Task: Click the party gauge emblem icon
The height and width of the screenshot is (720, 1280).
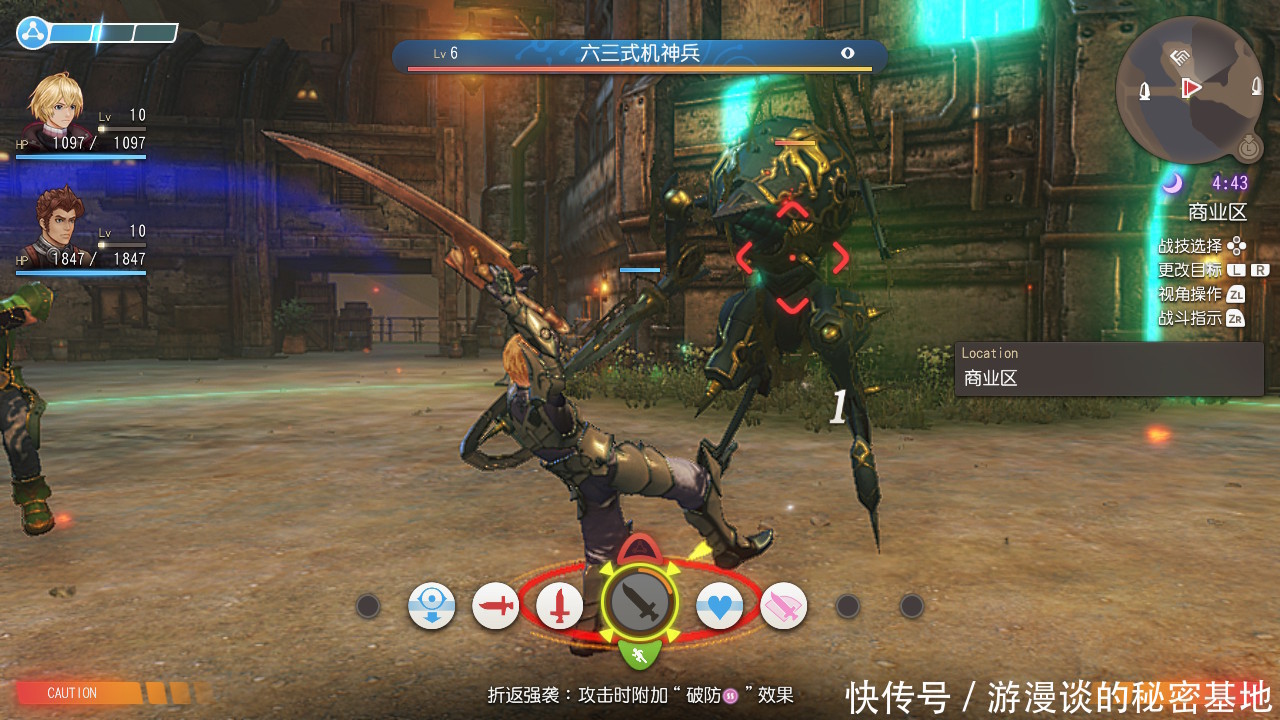Action: click(x=32, y=33)
